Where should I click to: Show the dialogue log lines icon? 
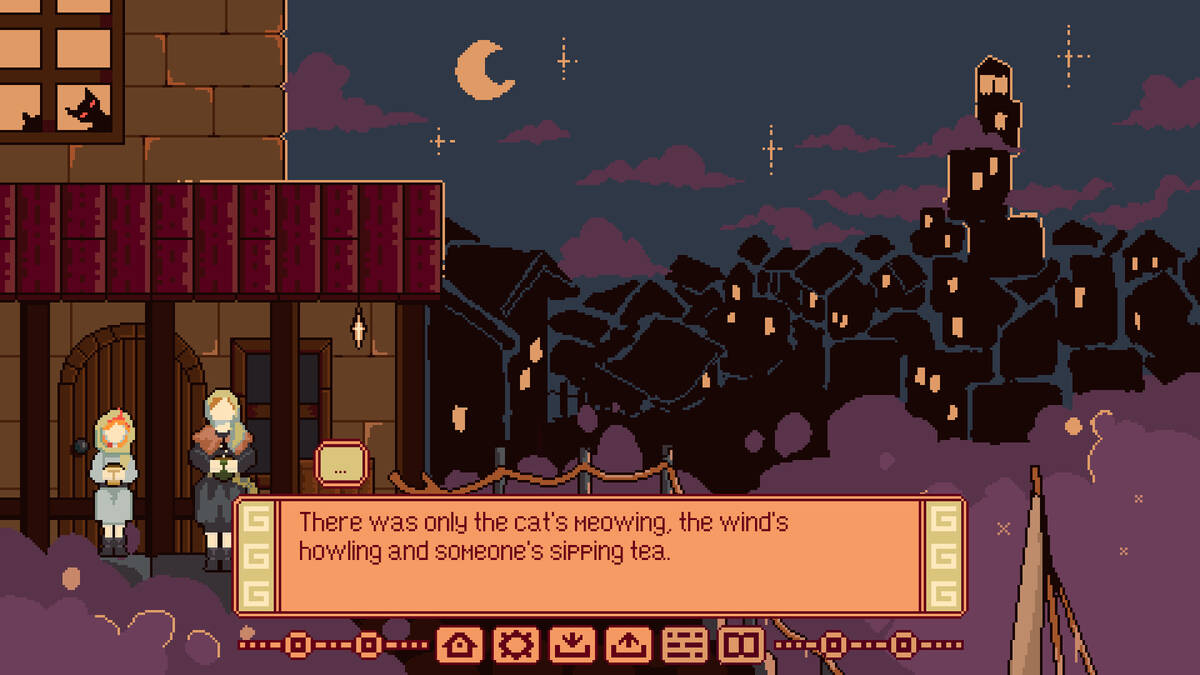tap(684, 645)
